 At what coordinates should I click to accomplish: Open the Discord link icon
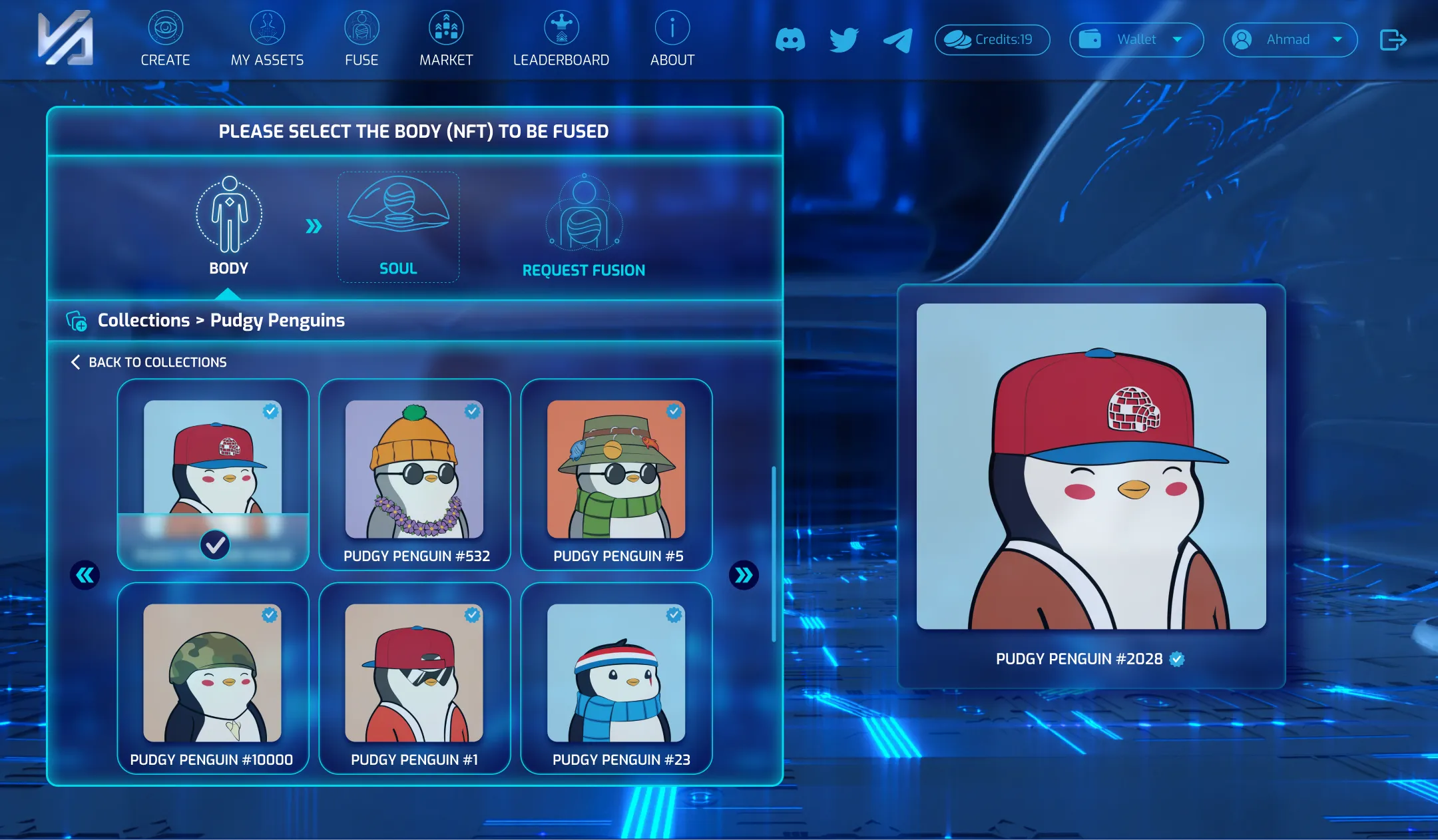[790, 40]
